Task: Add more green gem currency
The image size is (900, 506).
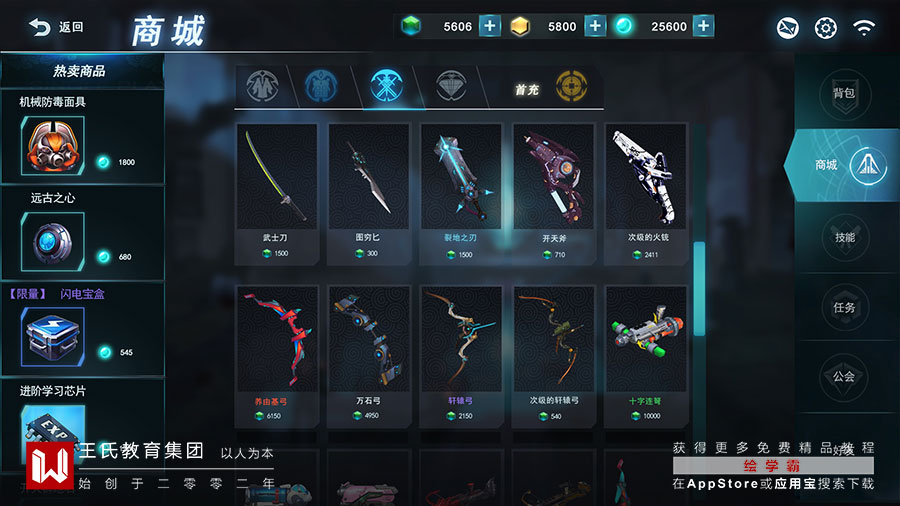Action: point(490,26)
